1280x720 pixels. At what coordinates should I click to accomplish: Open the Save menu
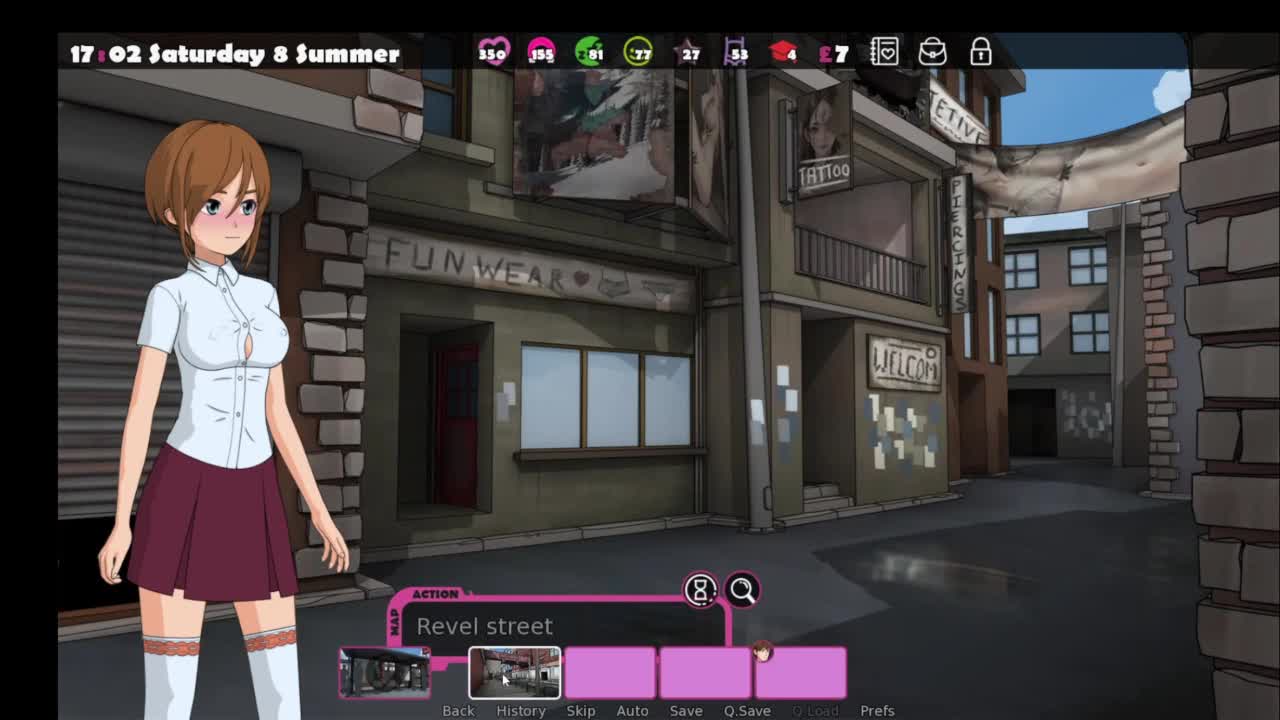coord(686,711)
